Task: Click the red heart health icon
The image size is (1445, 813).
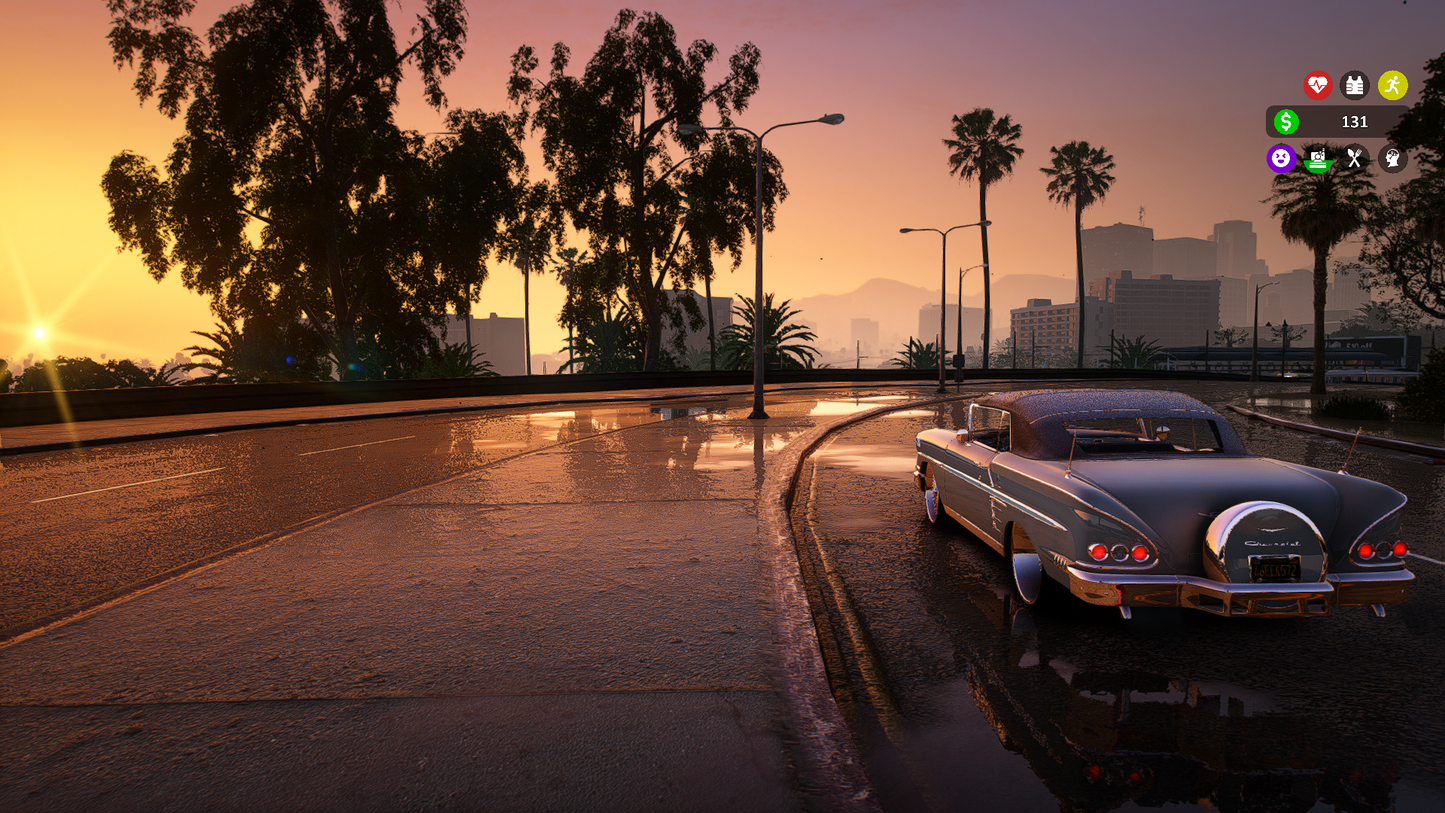Action: tap(1318, 85)
